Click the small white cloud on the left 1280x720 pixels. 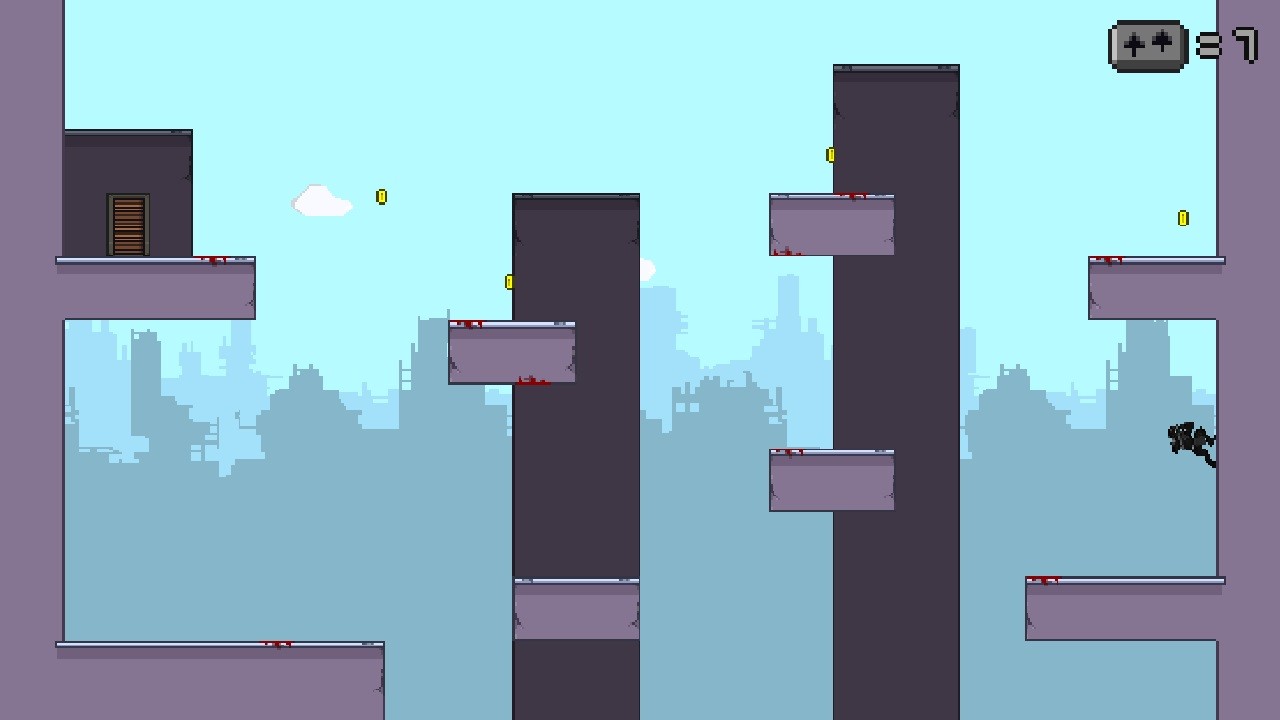[321, 202]
